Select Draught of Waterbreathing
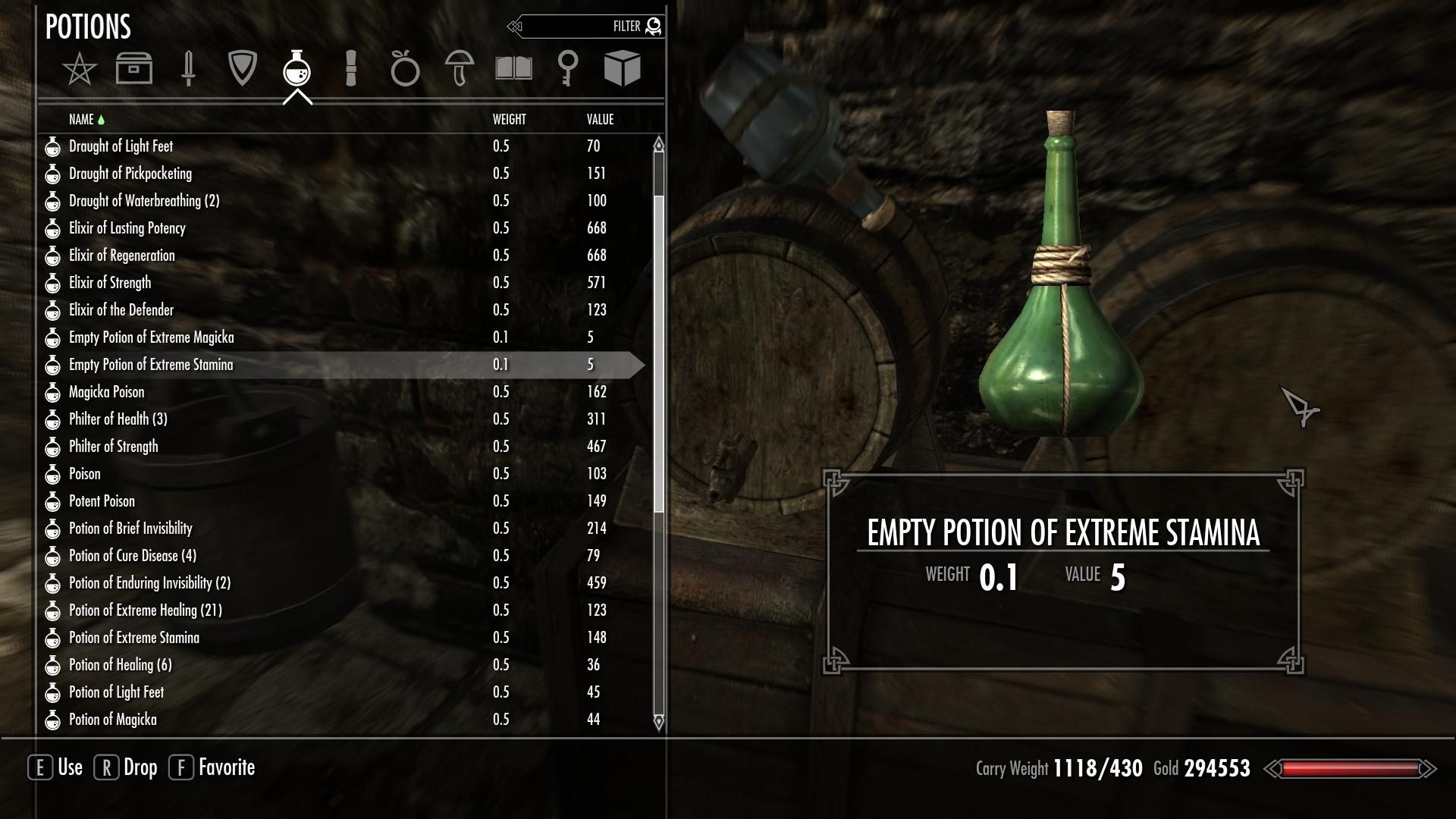This screenshot has width=1456, height=819. [144, 201]
